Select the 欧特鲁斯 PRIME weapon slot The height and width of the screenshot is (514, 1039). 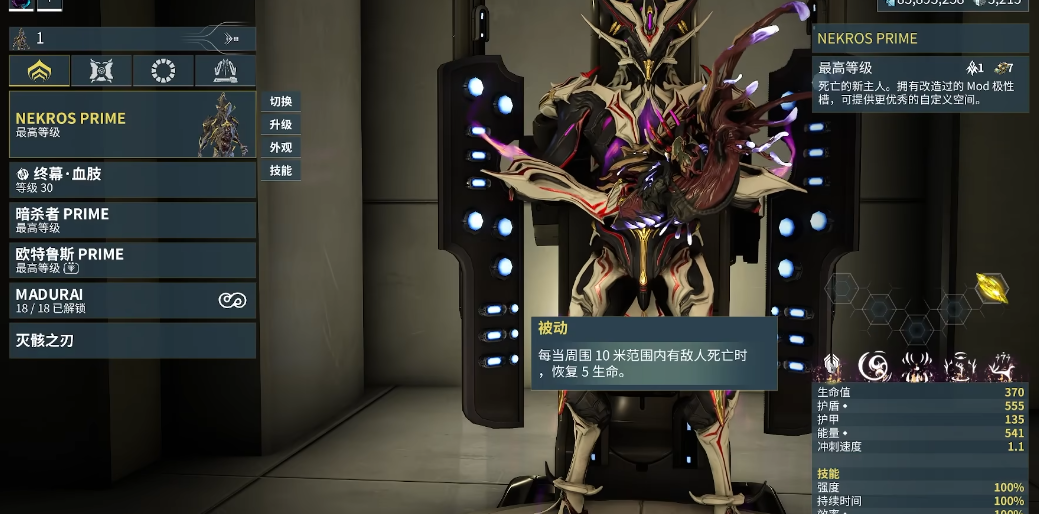pos(132,260)
